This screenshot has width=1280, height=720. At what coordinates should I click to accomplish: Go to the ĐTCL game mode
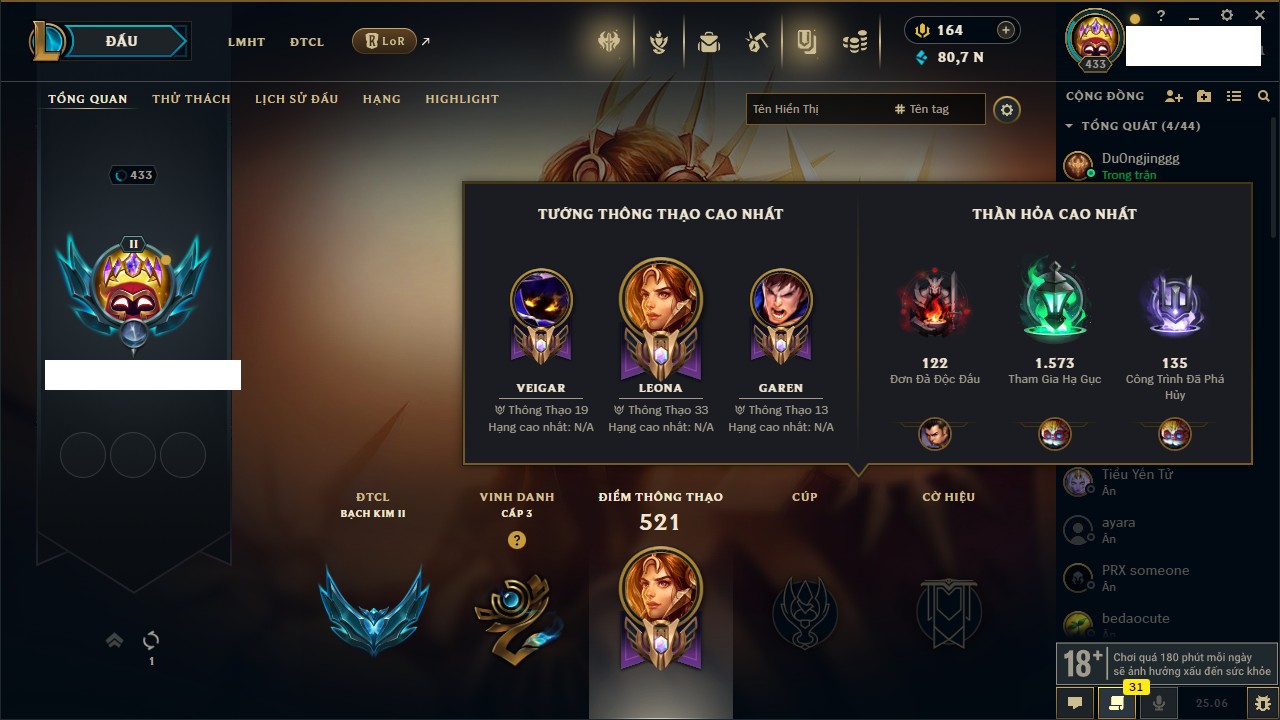(x=307, y=42)
